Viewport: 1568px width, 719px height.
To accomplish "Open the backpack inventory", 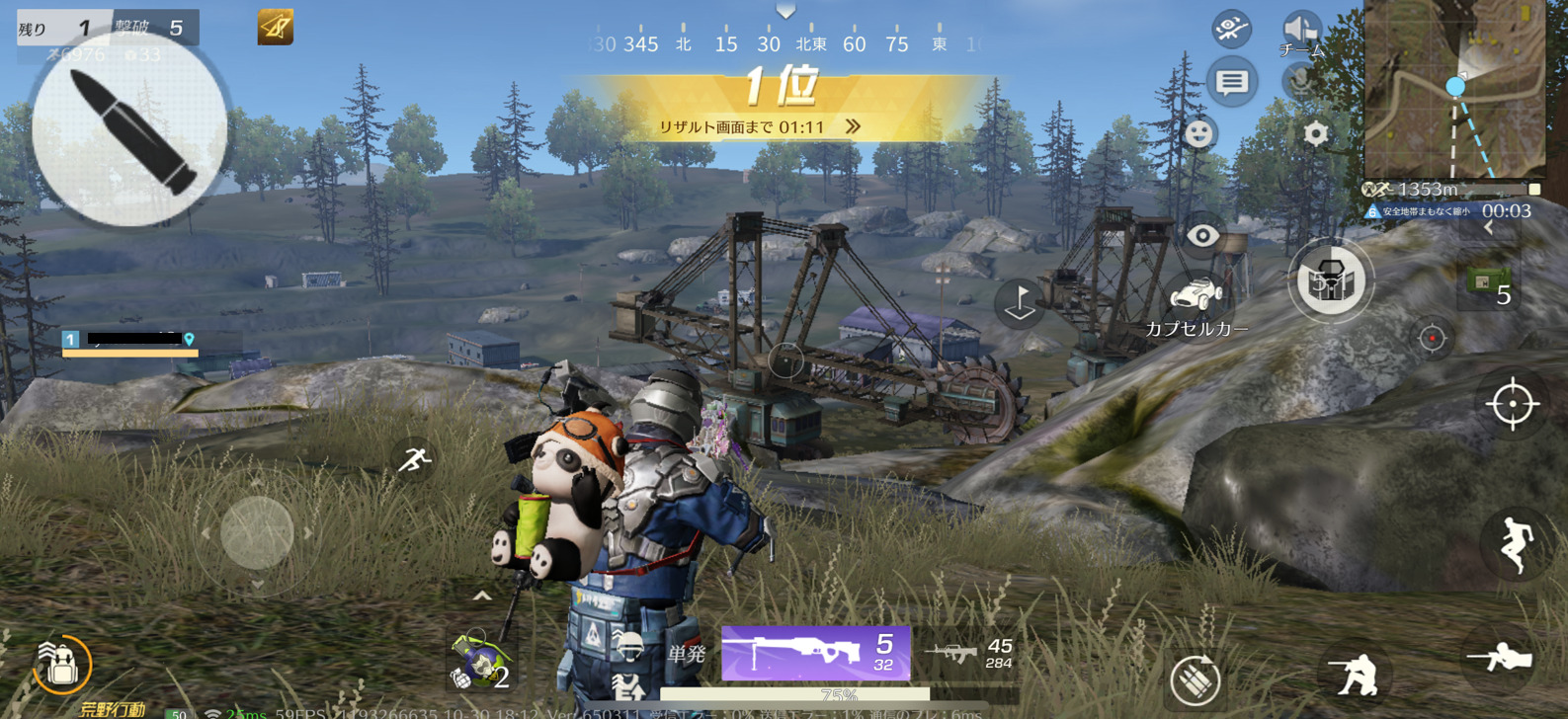I will coord(61,665).
